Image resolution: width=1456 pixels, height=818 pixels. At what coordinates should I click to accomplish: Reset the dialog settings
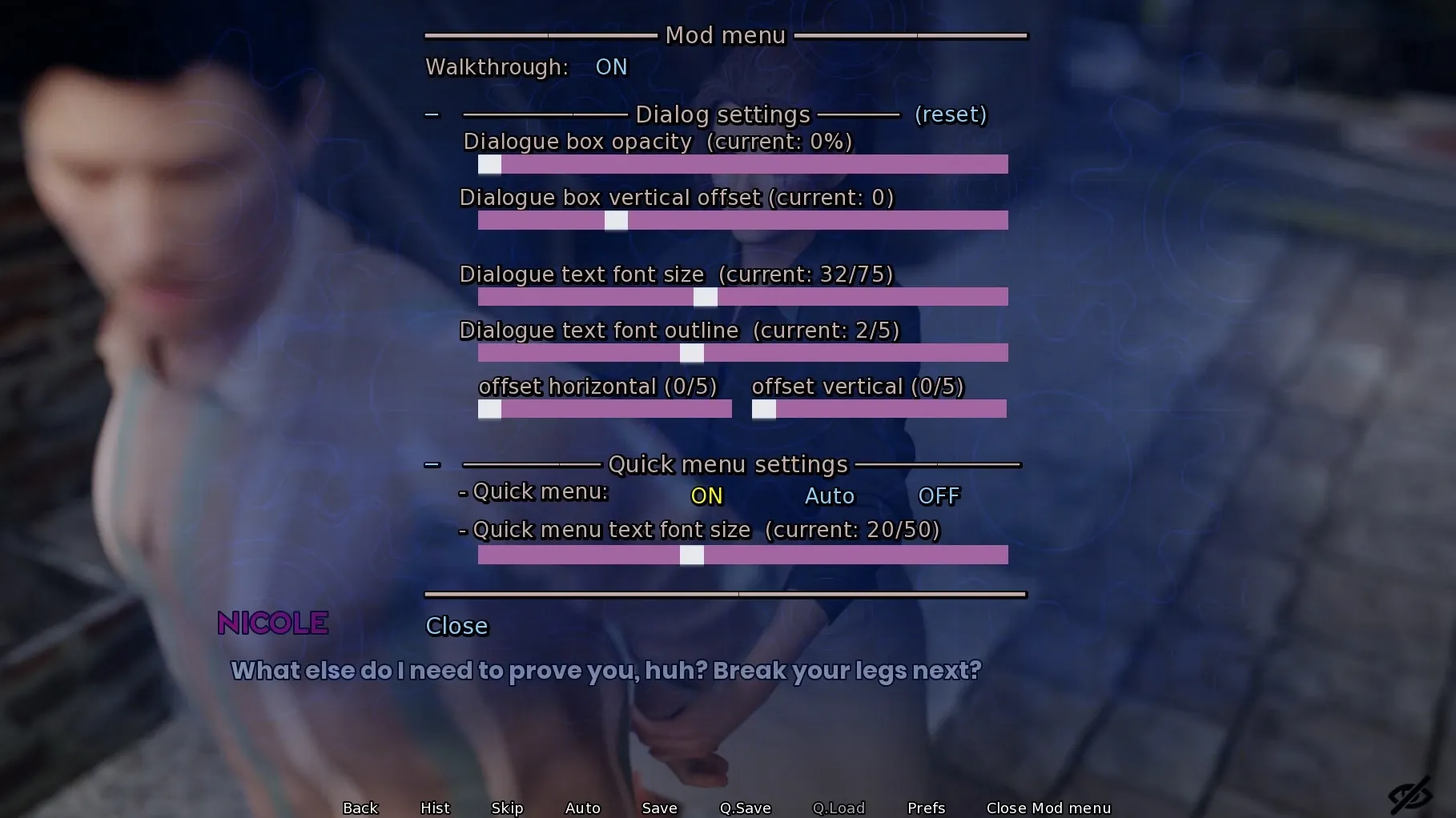click(951, 114)
